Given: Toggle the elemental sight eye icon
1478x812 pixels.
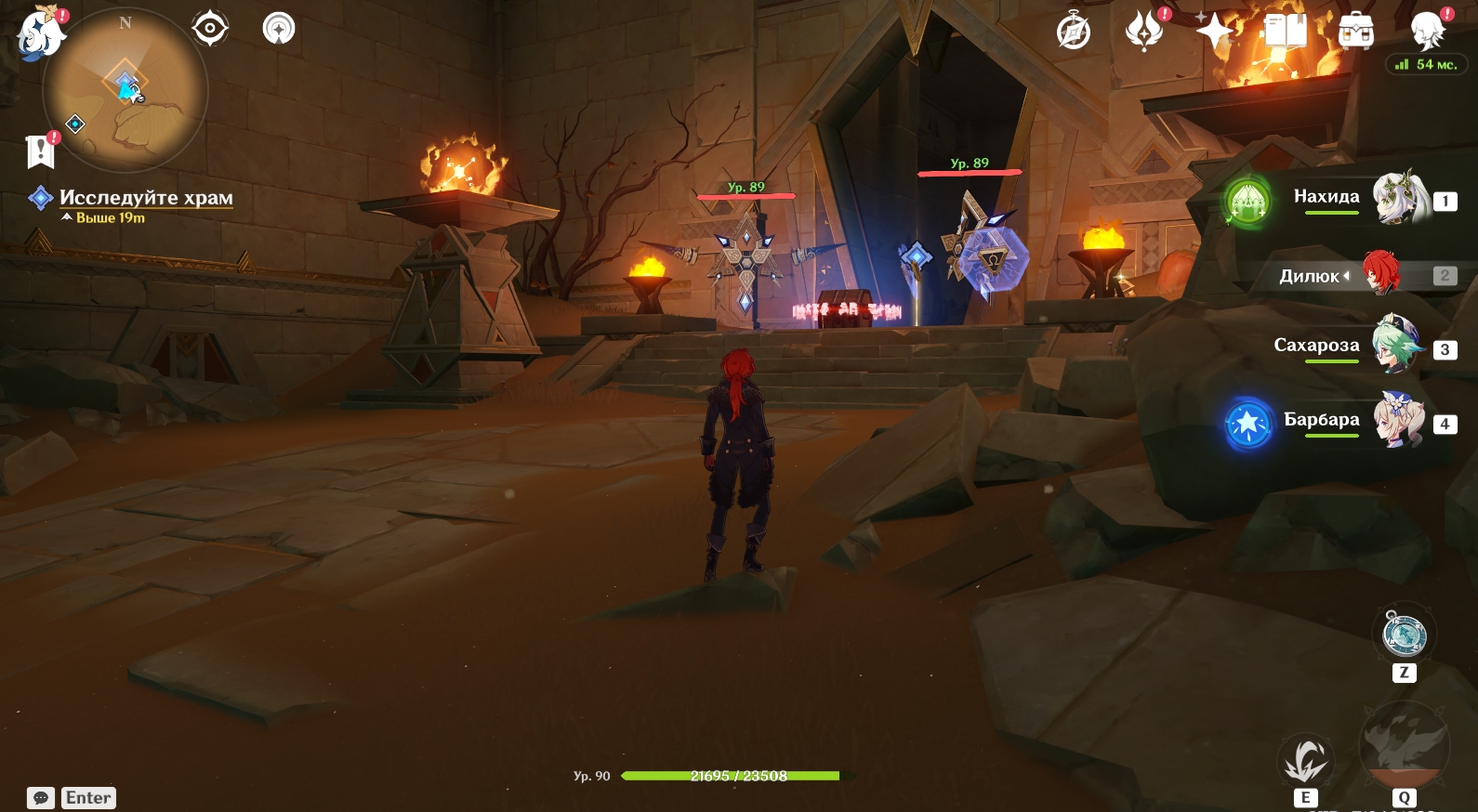Looking at the screenshot, I should tap(210, 29).
